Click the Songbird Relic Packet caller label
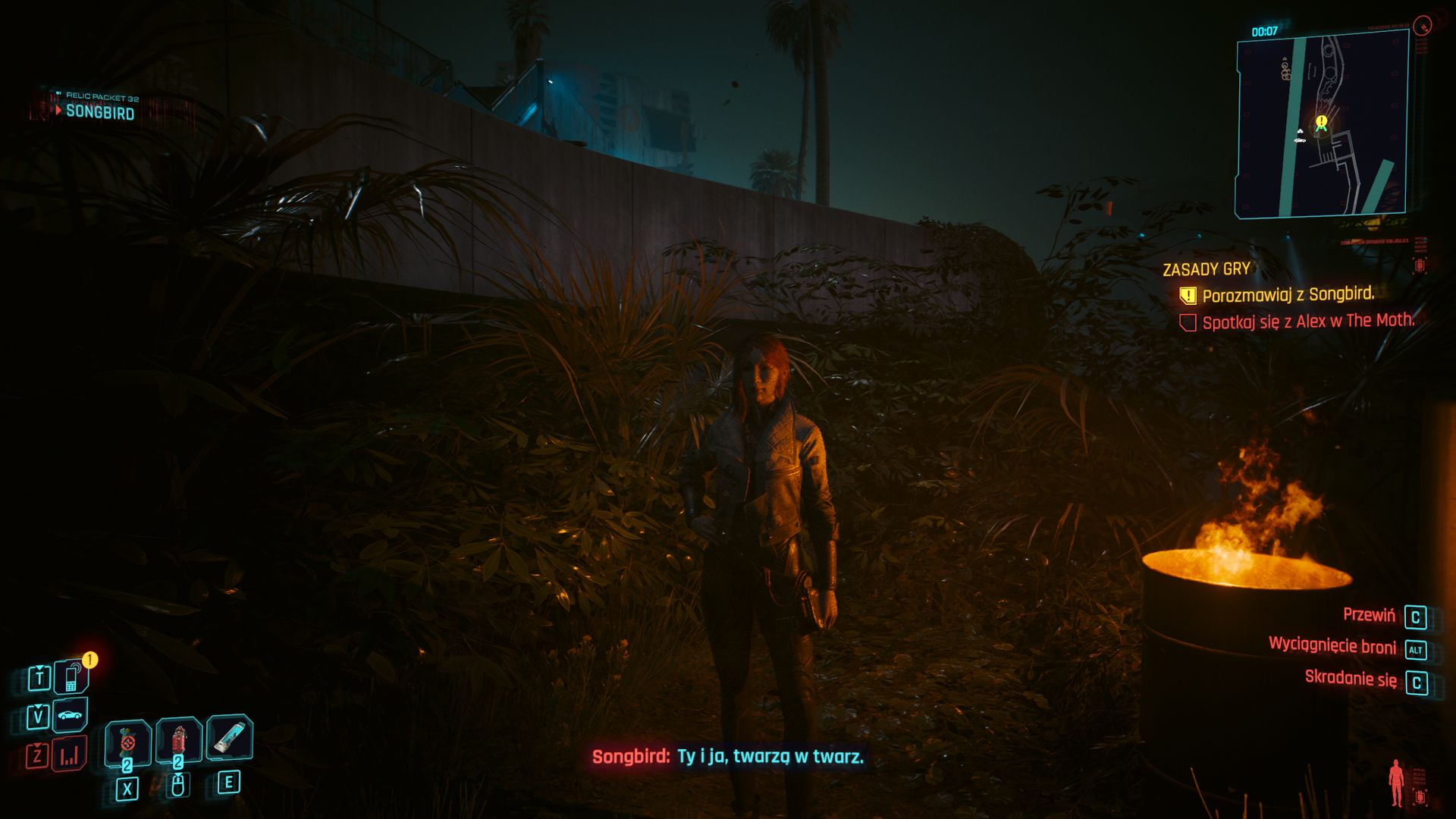 (99, 111)
